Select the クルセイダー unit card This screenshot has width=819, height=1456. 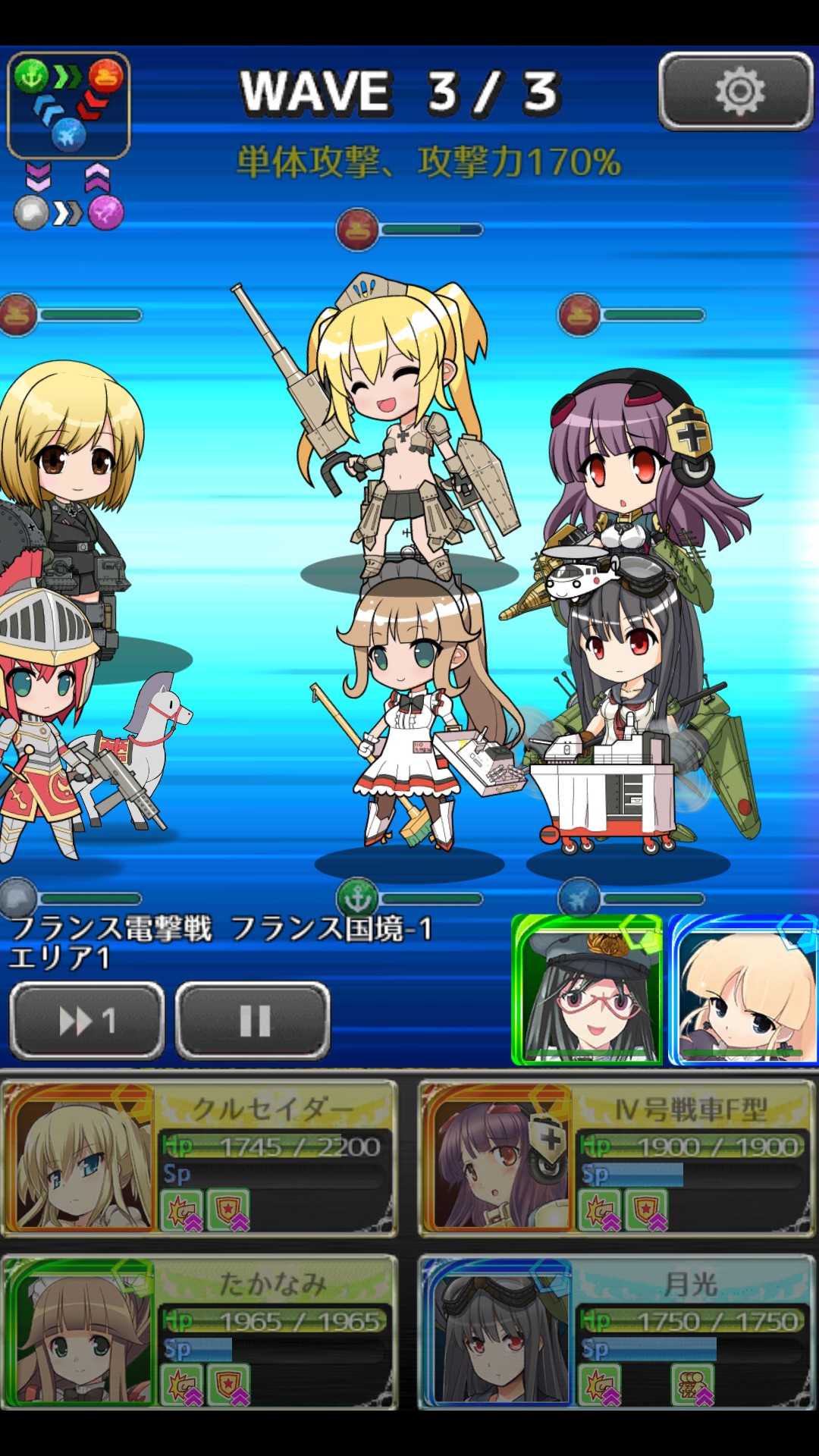coord(200,1159)
